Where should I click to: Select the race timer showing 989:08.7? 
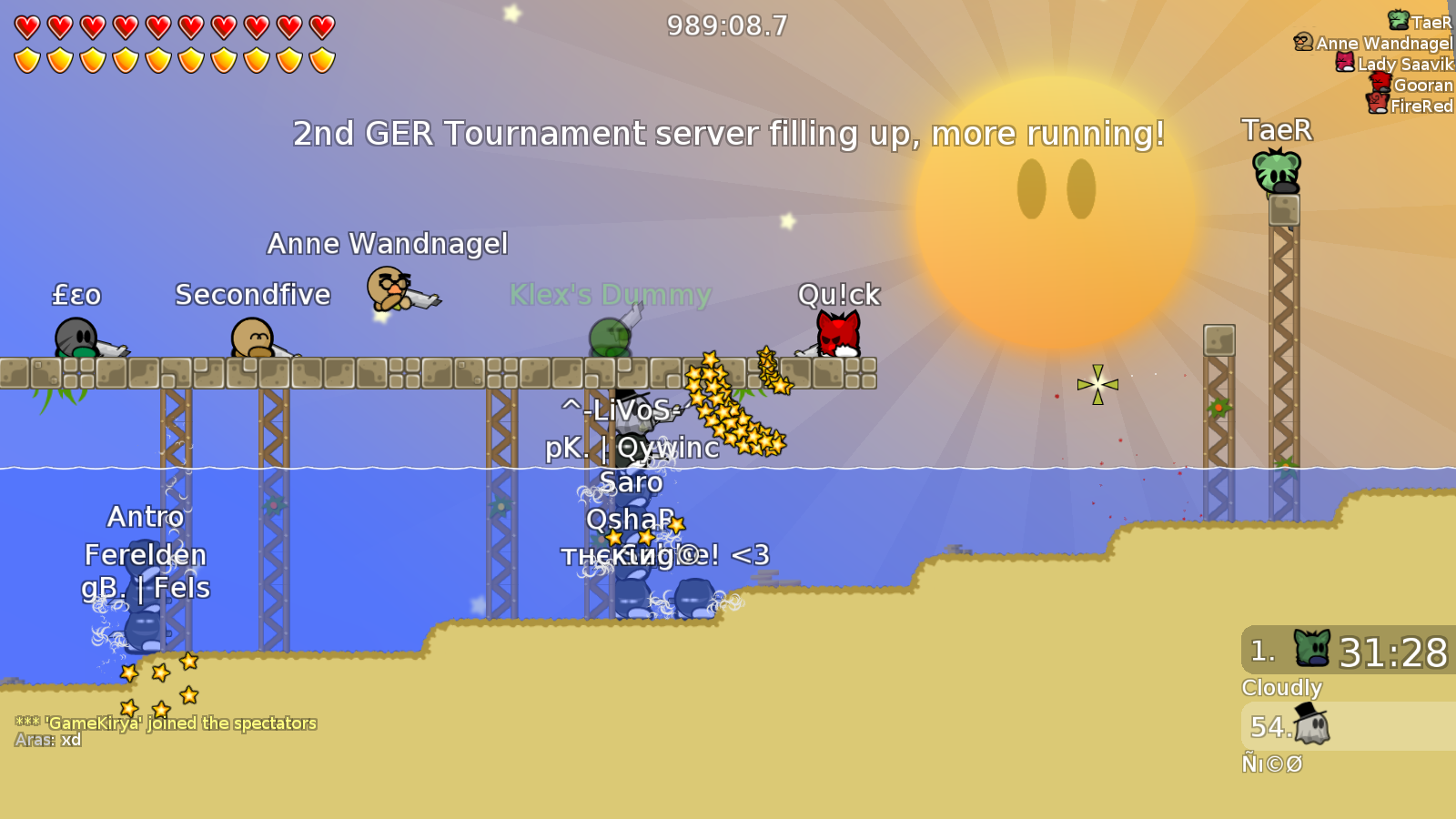pyautogui.click(x=725, y=25)
